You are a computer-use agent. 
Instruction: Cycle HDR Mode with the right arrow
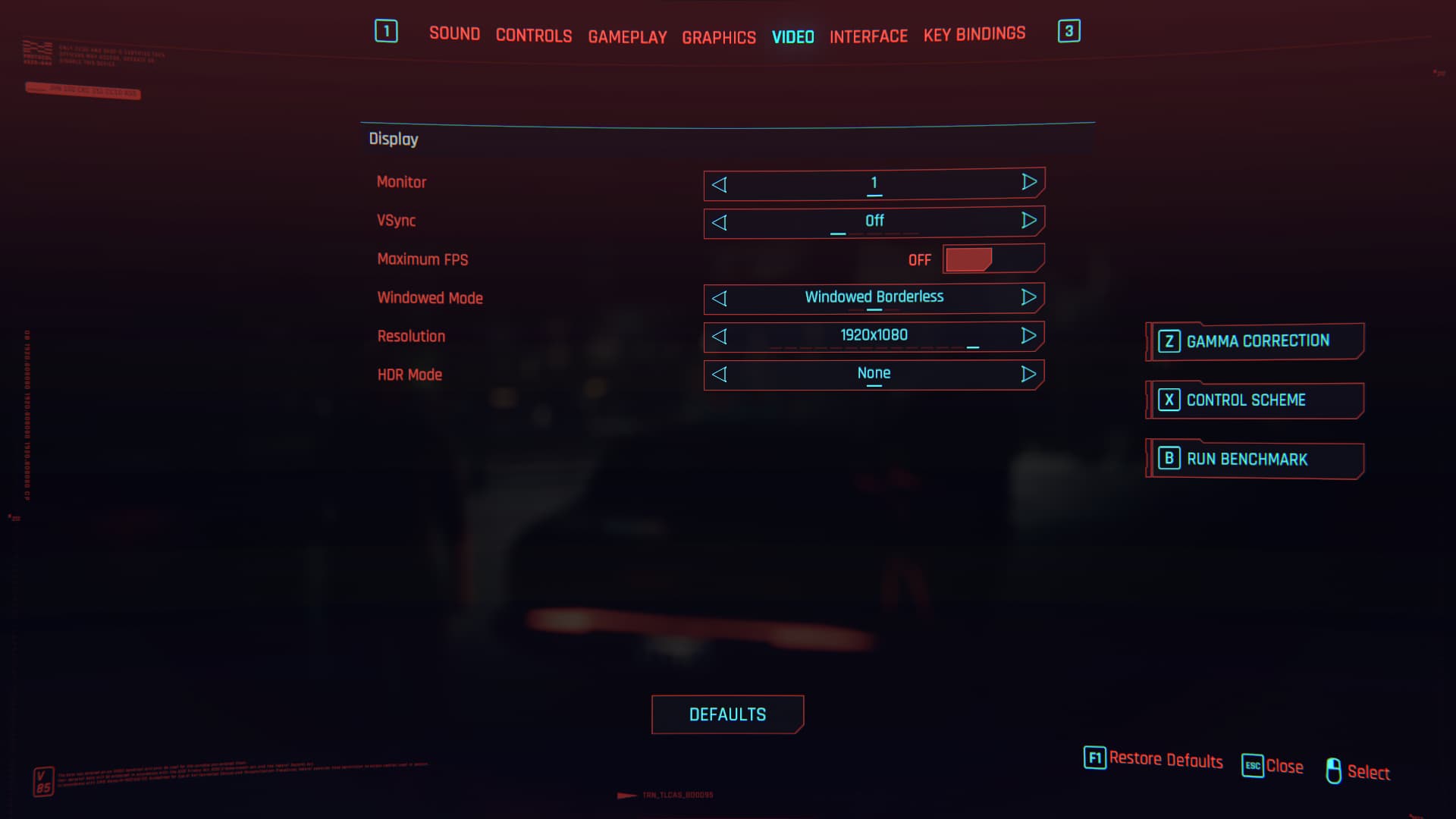1028,374
